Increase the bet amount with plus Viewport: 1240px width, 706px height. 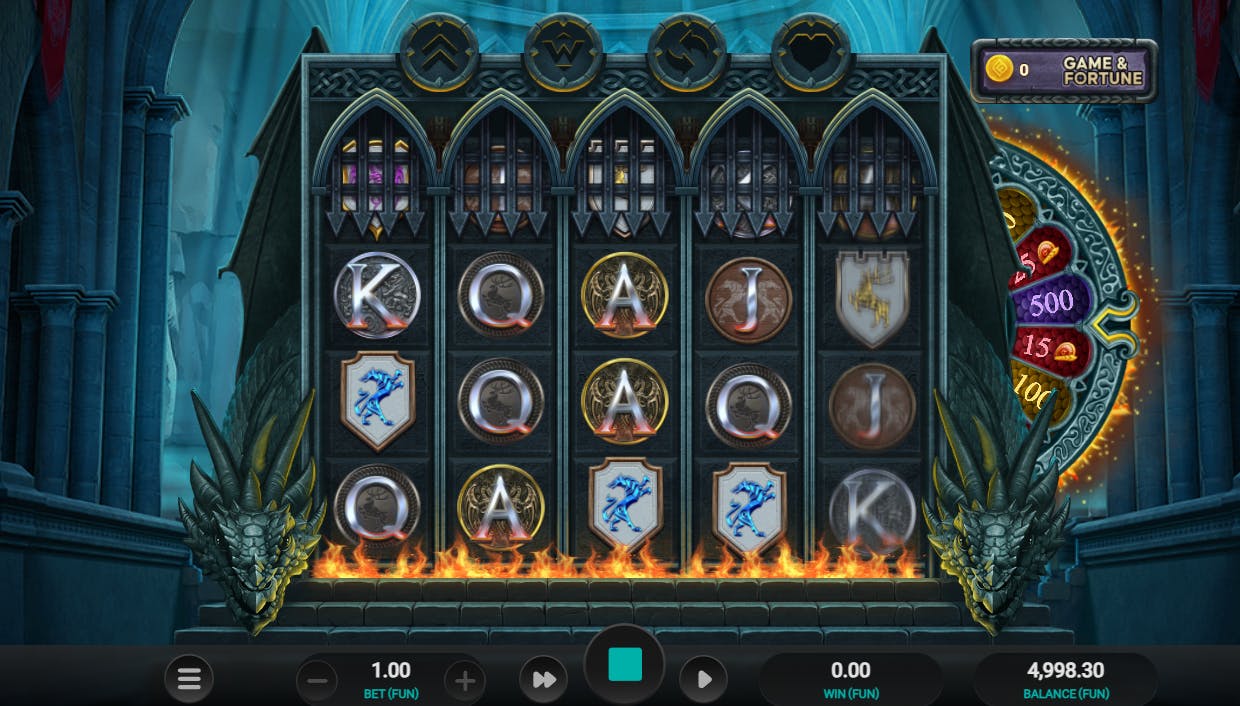[464, 682]
